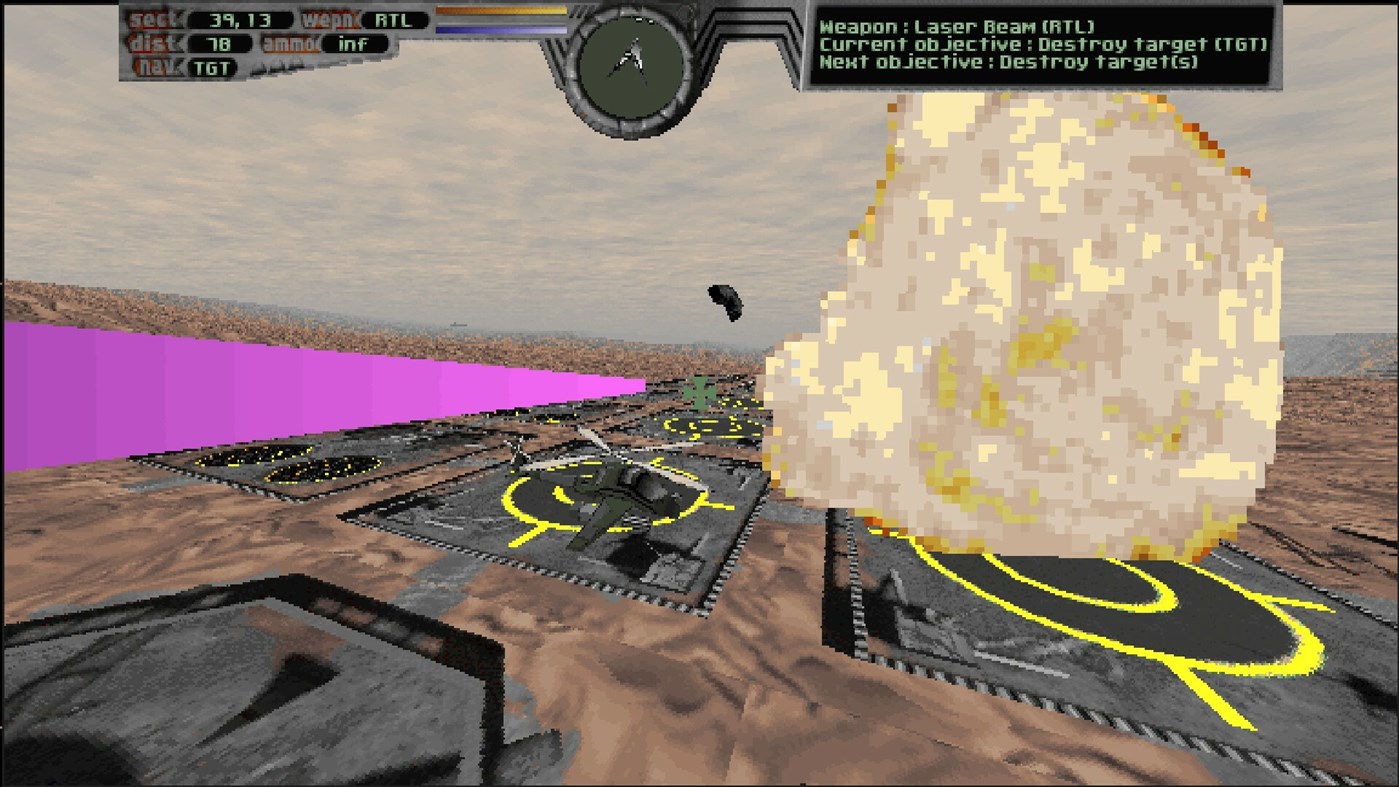Click the inf ammo counter
1399x787 pixels.
tap(355, 43)
